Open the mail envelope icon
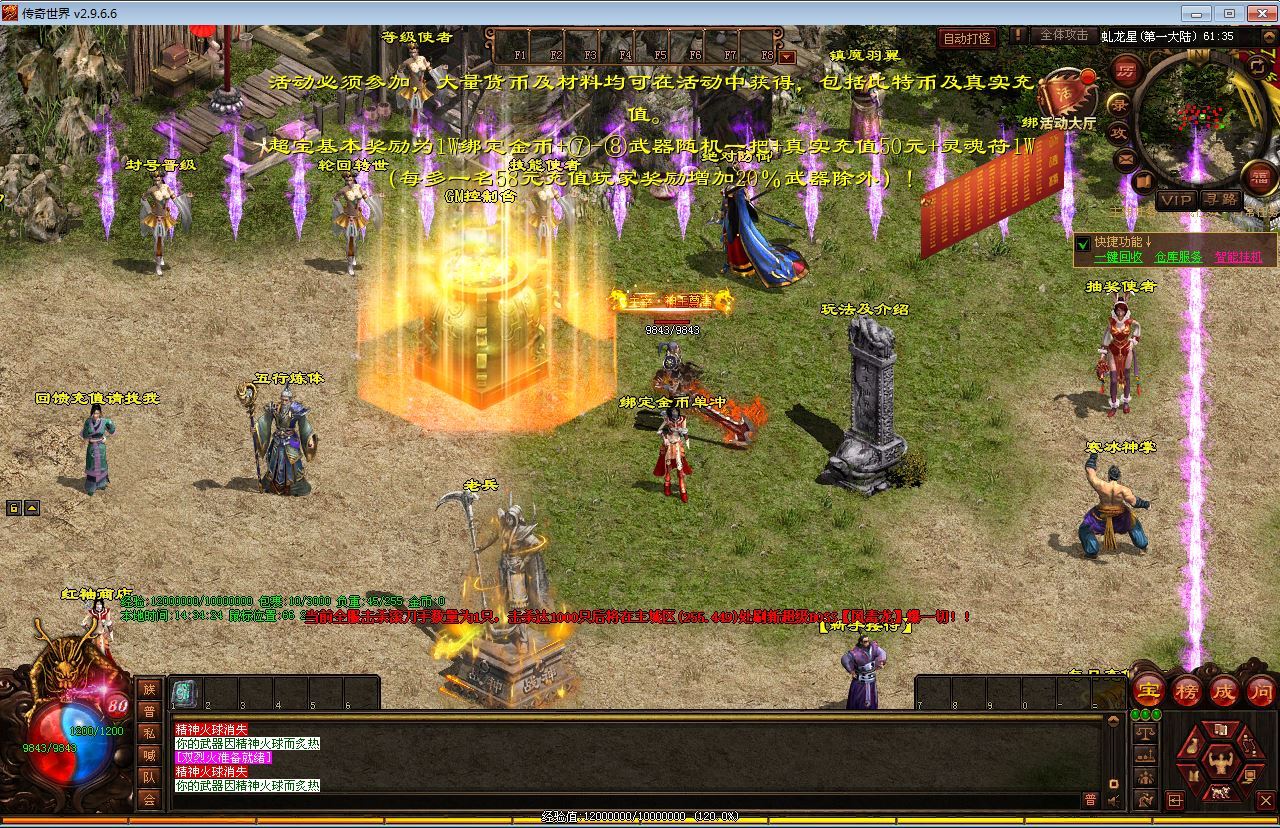This screenshot has height=828, width=1280. pos(1125,158)
